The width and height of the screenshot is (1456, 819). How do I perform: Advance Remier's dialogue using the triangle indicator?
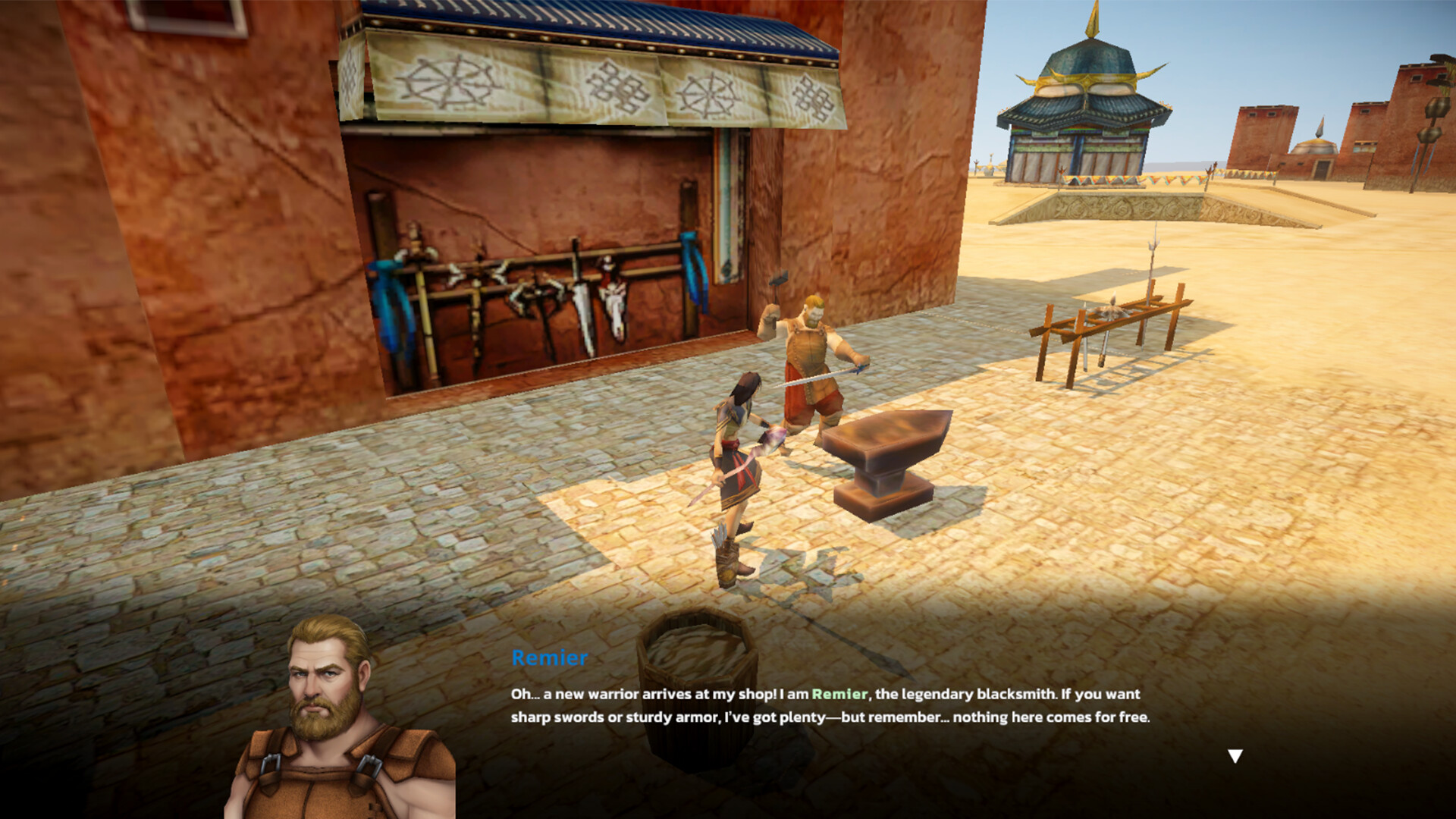[1236, 755]
